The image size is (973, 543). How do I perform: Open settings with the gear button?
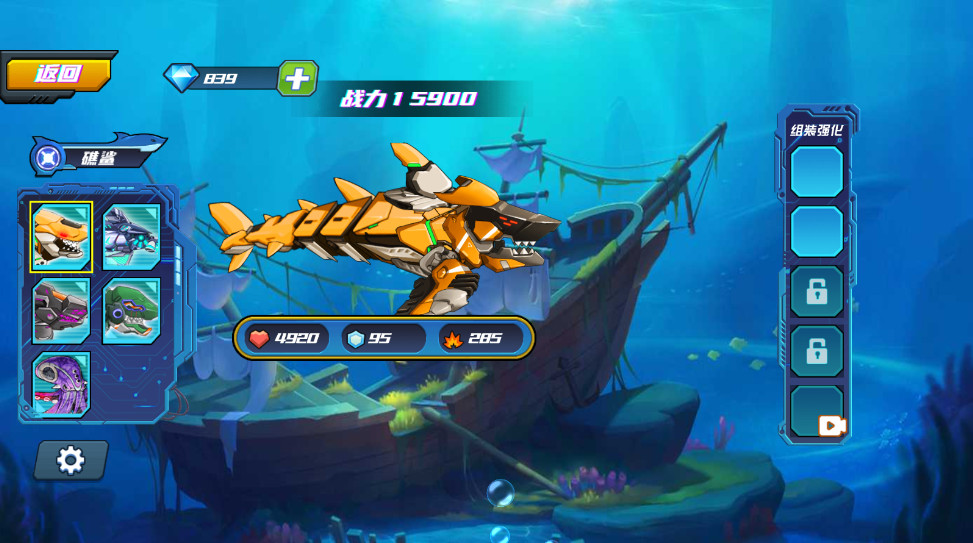click(70, 460)
